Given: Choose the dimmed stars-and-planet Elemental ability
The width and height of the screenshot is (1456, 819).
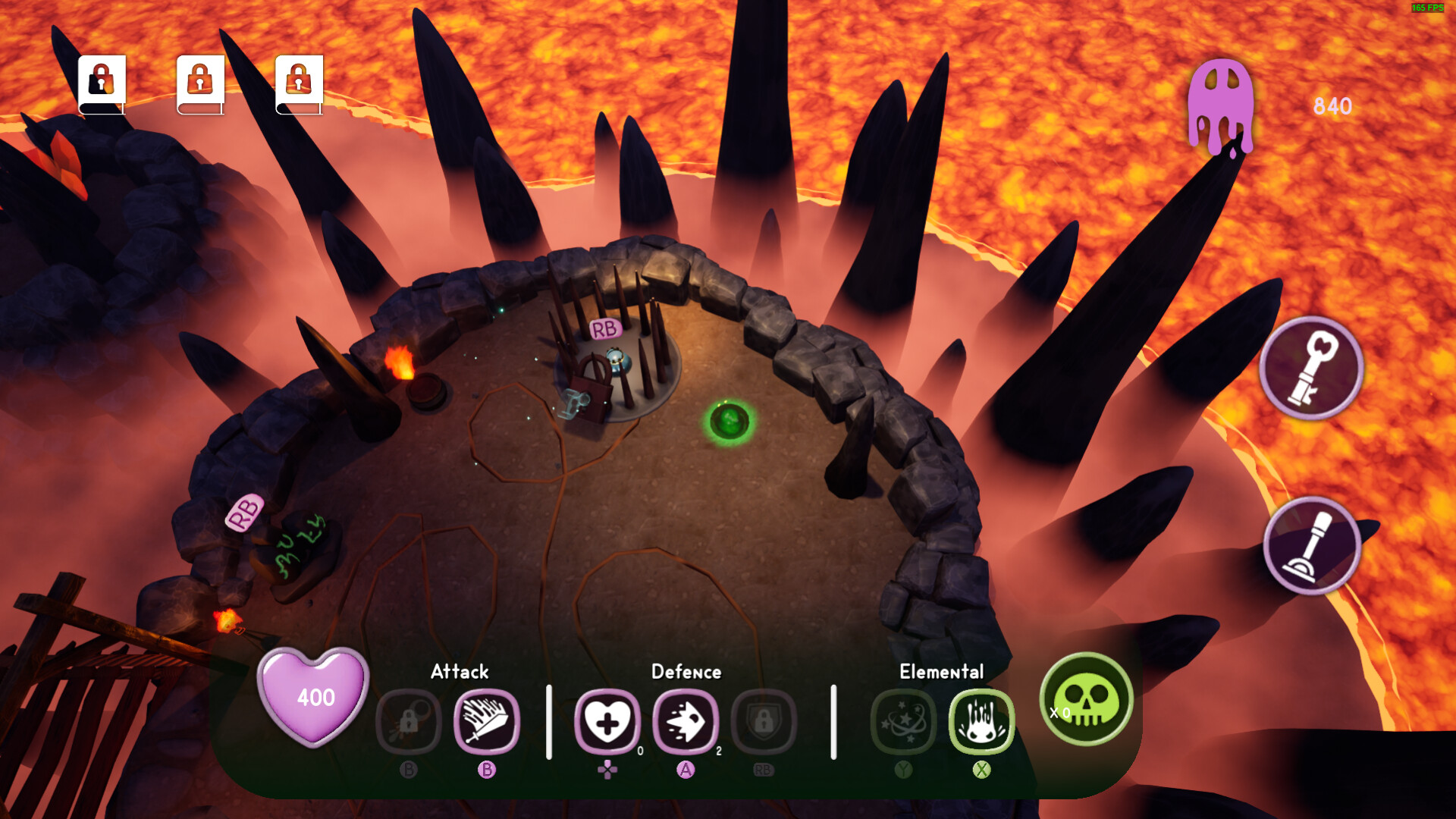Looking at the screenshot, I should [903, 721].
